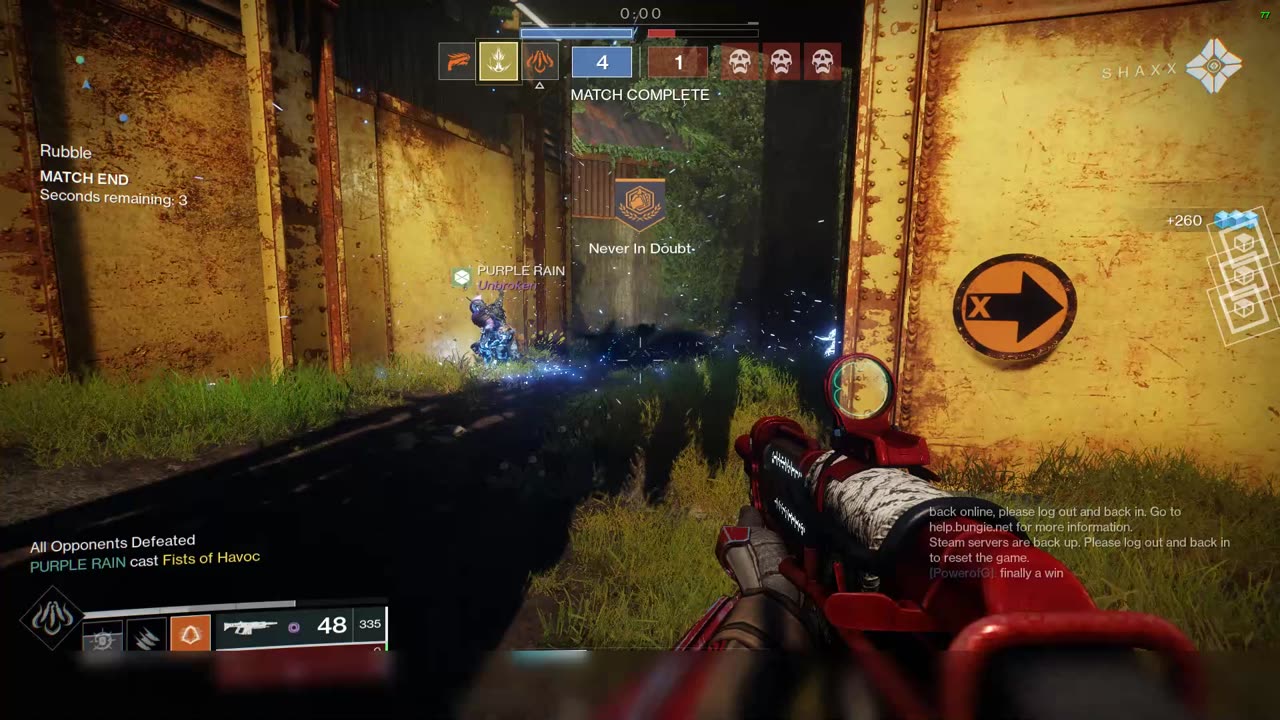Image resolution: width=1280 pixels, height=720 pixels.
Task: Select the orange dragon-head teammate icon
Action: [x=457, y=62]
